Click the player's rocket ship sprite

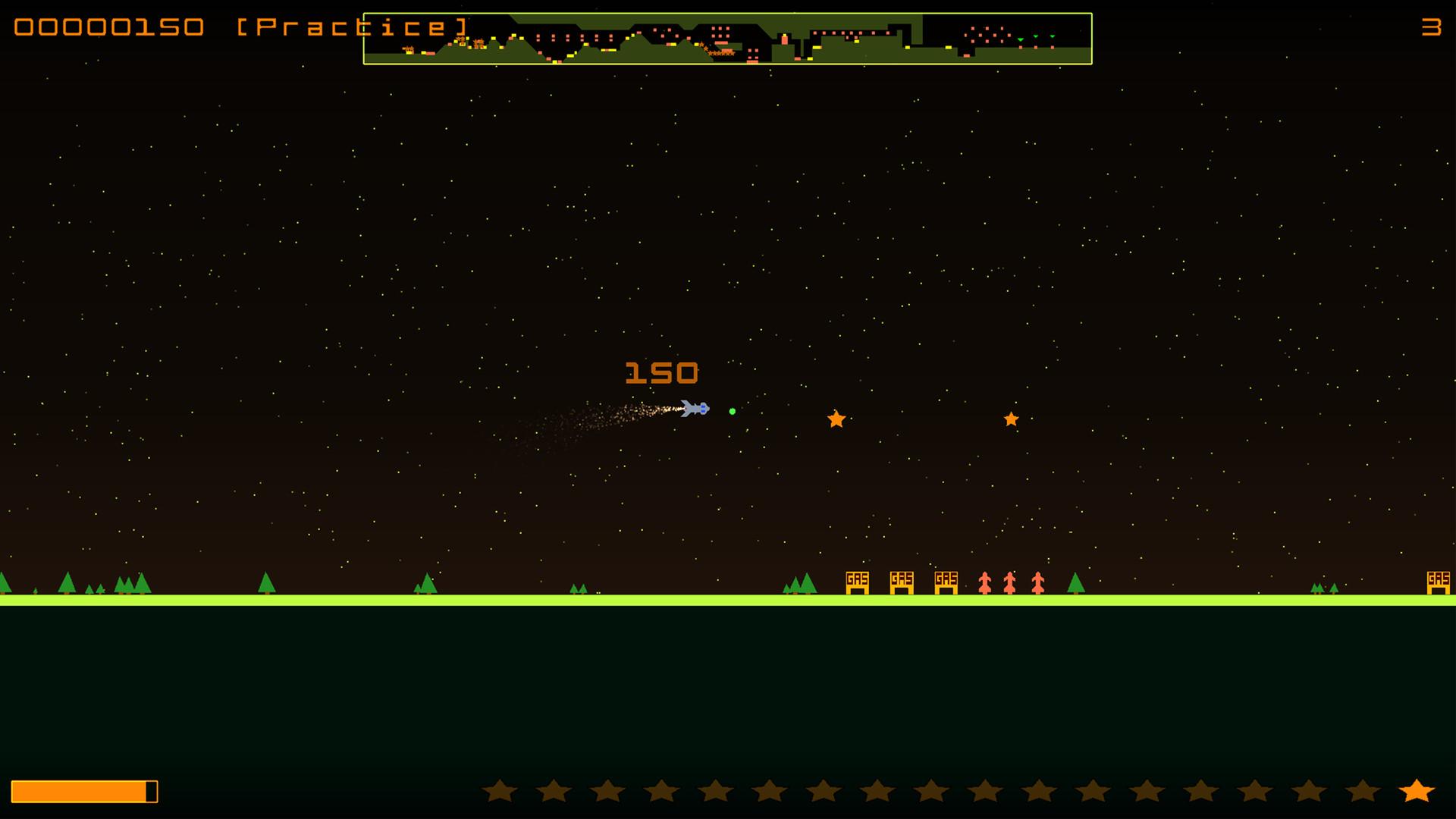click(694, 408)
